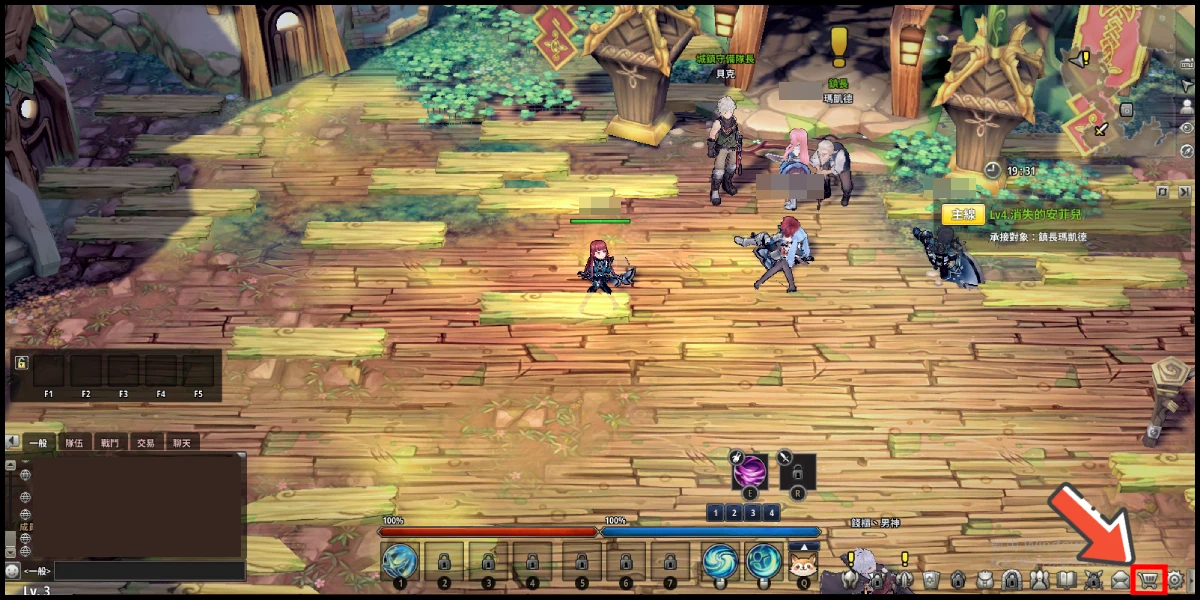Open the open-book icon in the menu bar

(1066, 579)
